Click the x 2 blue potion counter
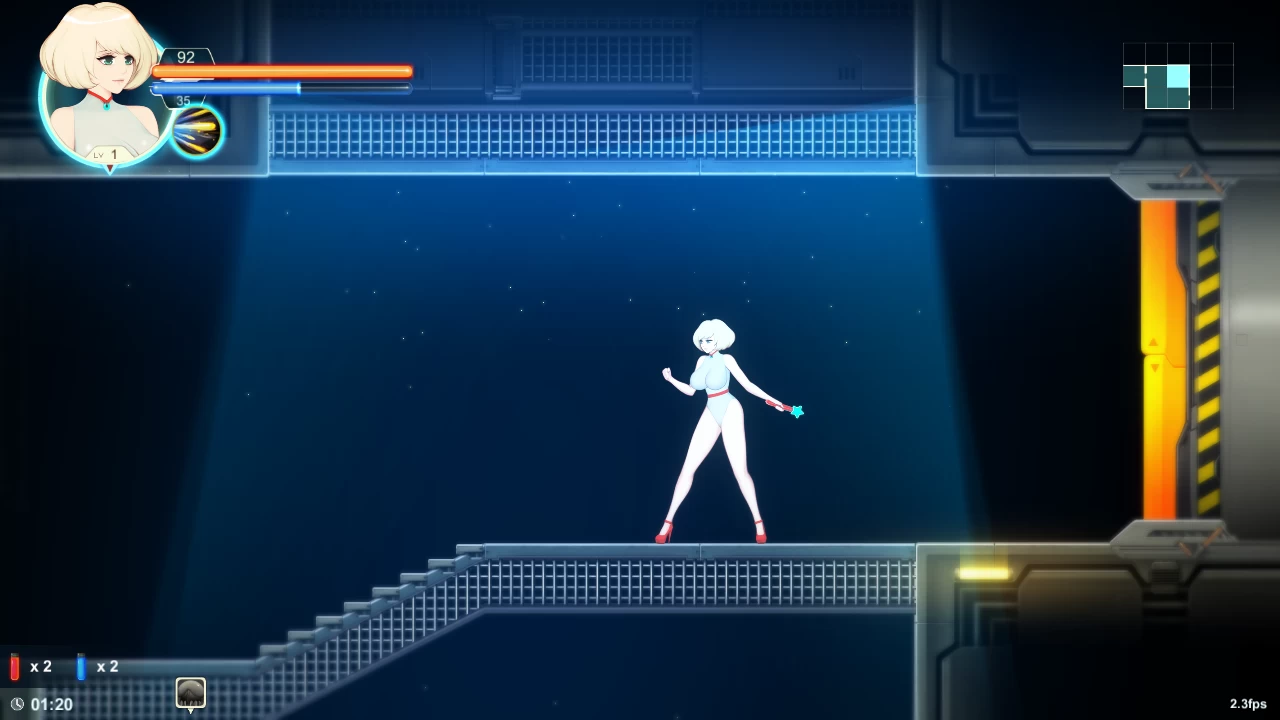Viewport: 1280px width, 720px height. (107, 666)
